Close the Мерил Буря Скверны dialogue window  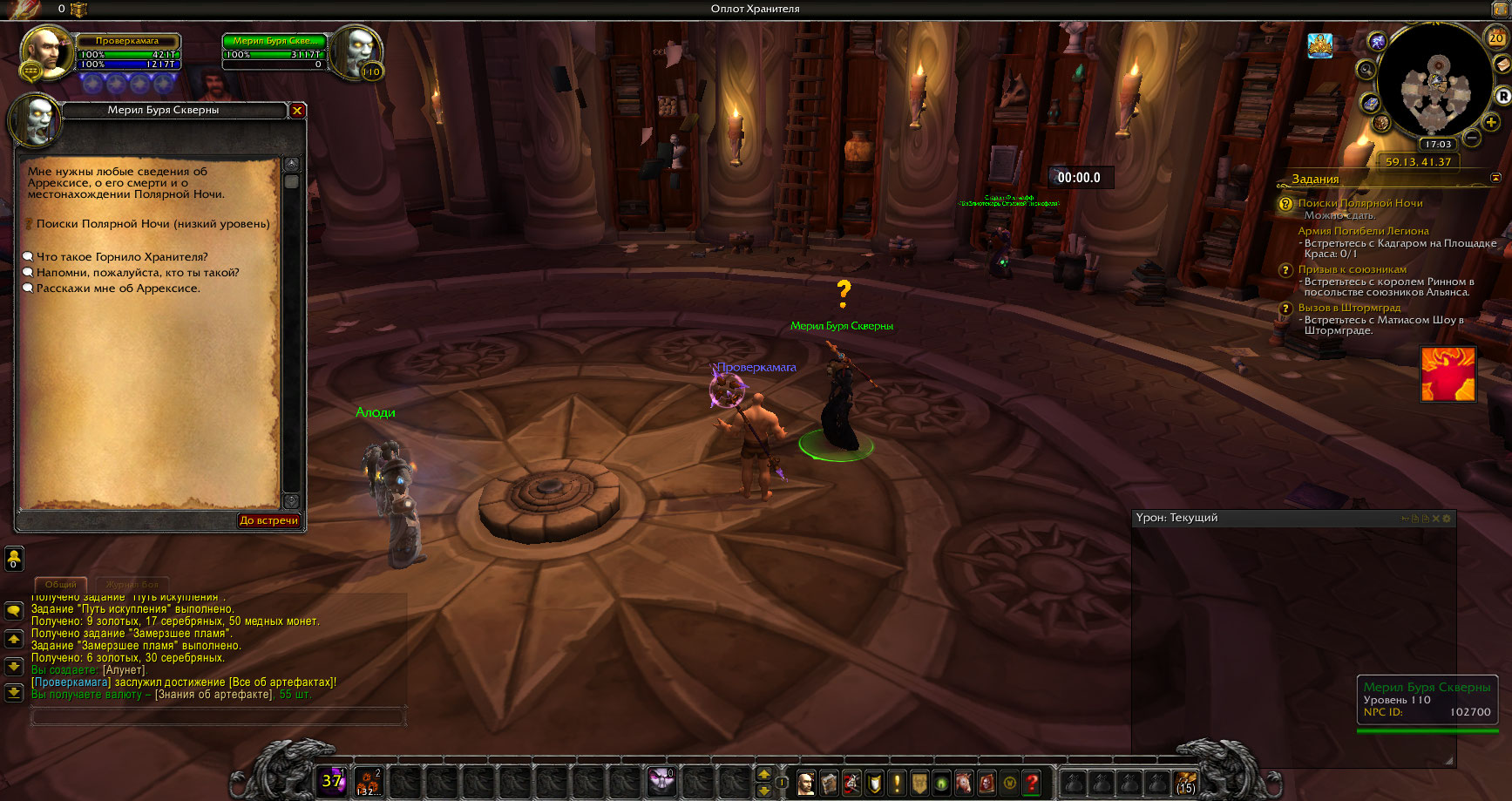[297, 111]
